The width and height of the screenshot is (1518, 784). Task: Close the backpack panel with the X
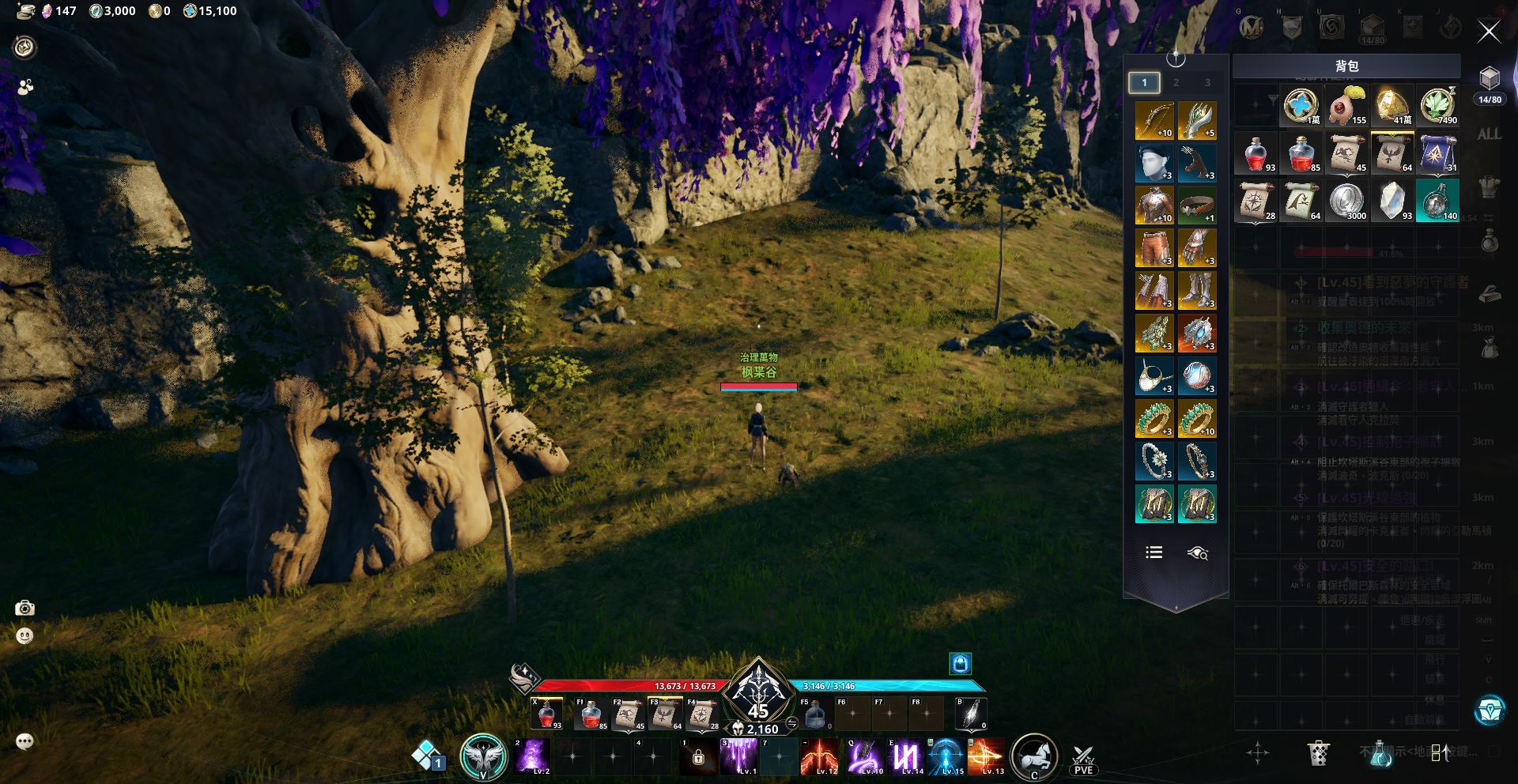click(1489, 32)
